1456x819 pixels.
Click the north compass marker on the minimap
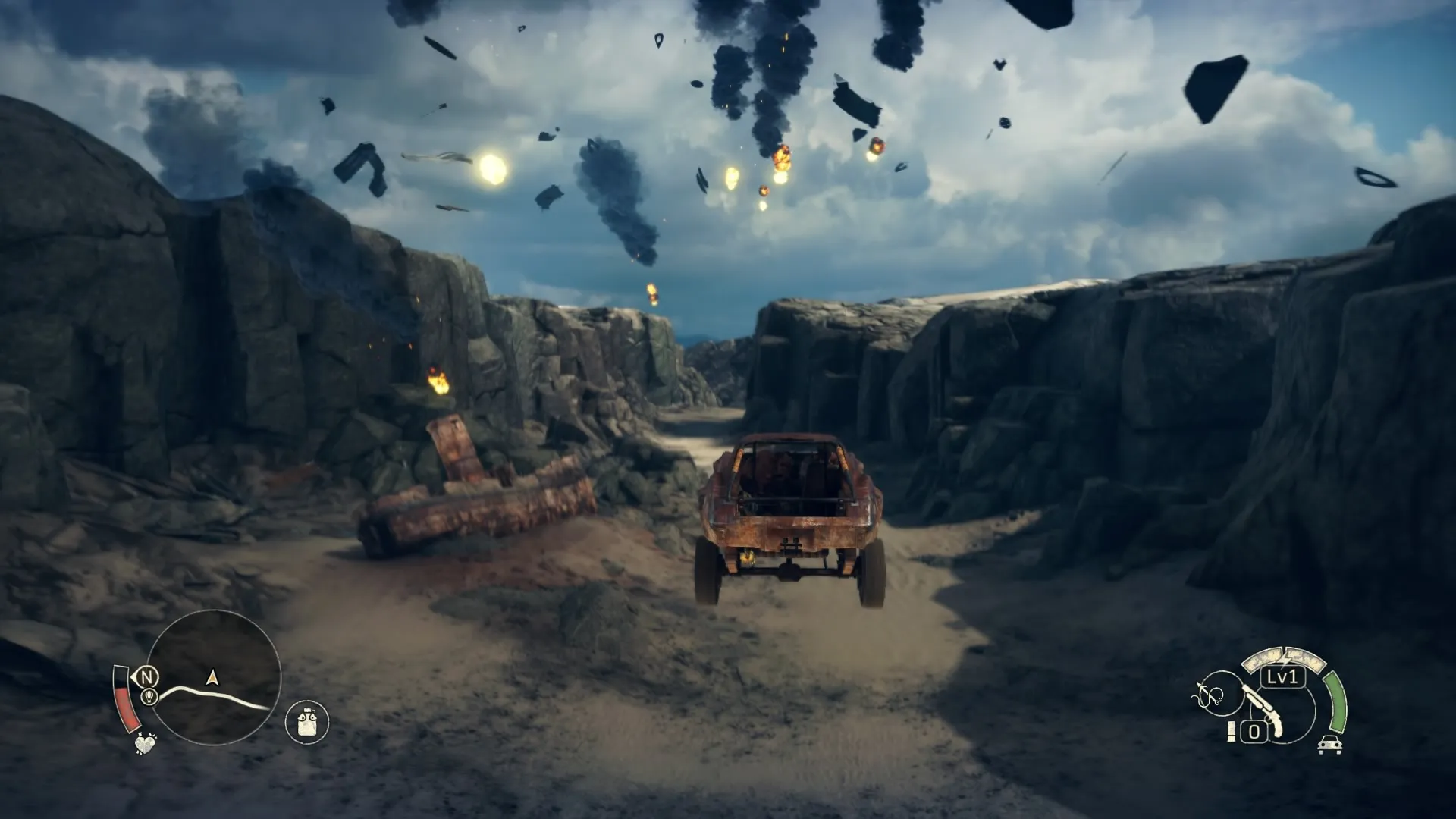(148, 677)
